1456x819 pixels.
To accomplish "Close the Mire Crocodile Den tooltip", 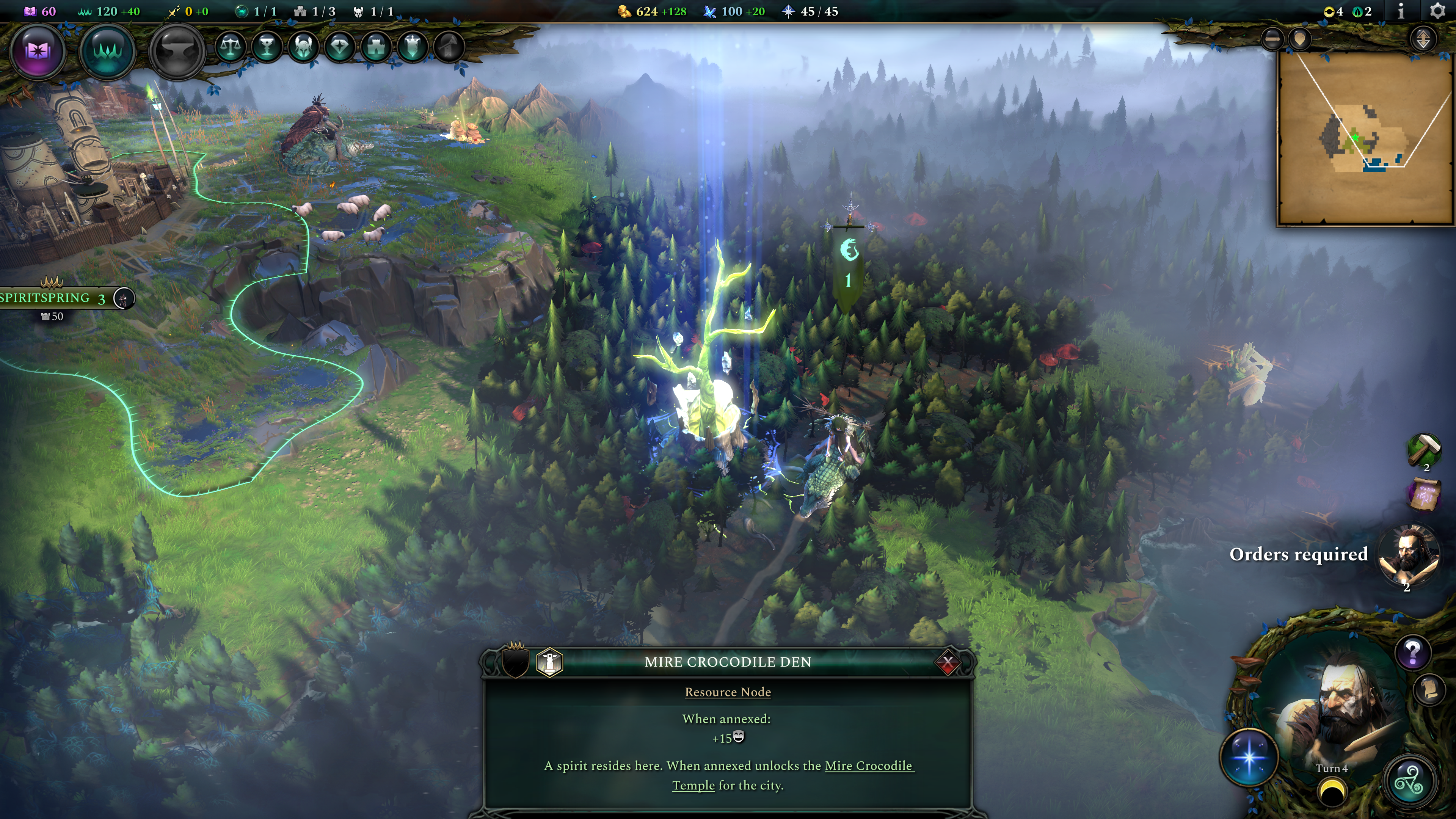I will point(948,662).
